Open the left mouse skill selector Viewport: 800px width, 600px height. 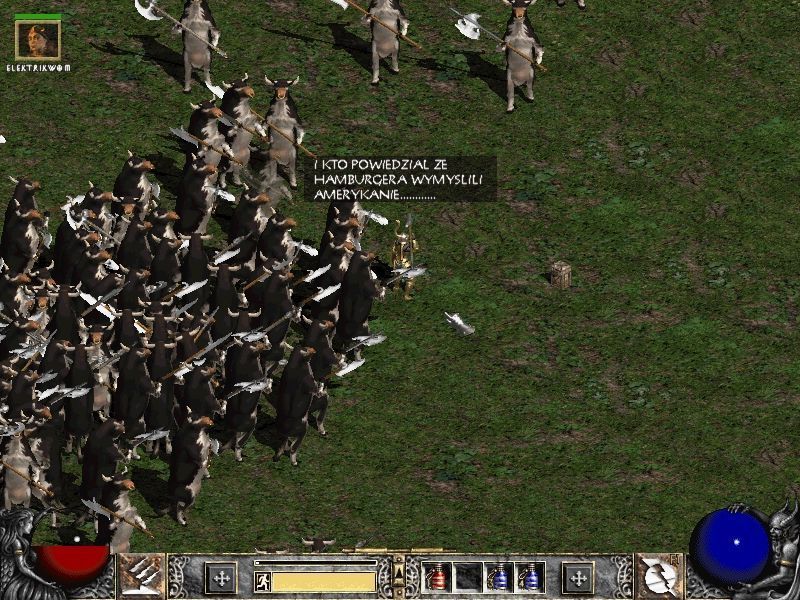[142, 577]
